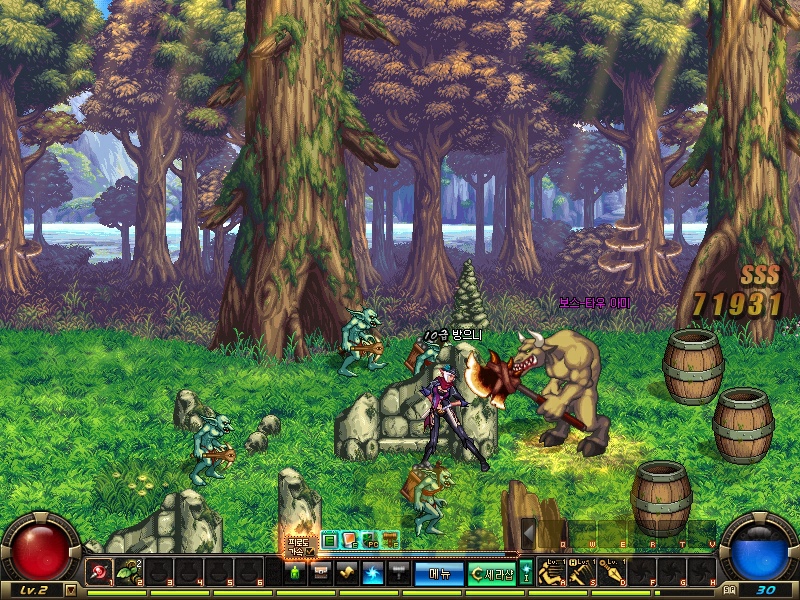Image resolution: width=800 pixels, height=600 pixels.
Task: Click the golden scroll icon
Action: point(347,573)
